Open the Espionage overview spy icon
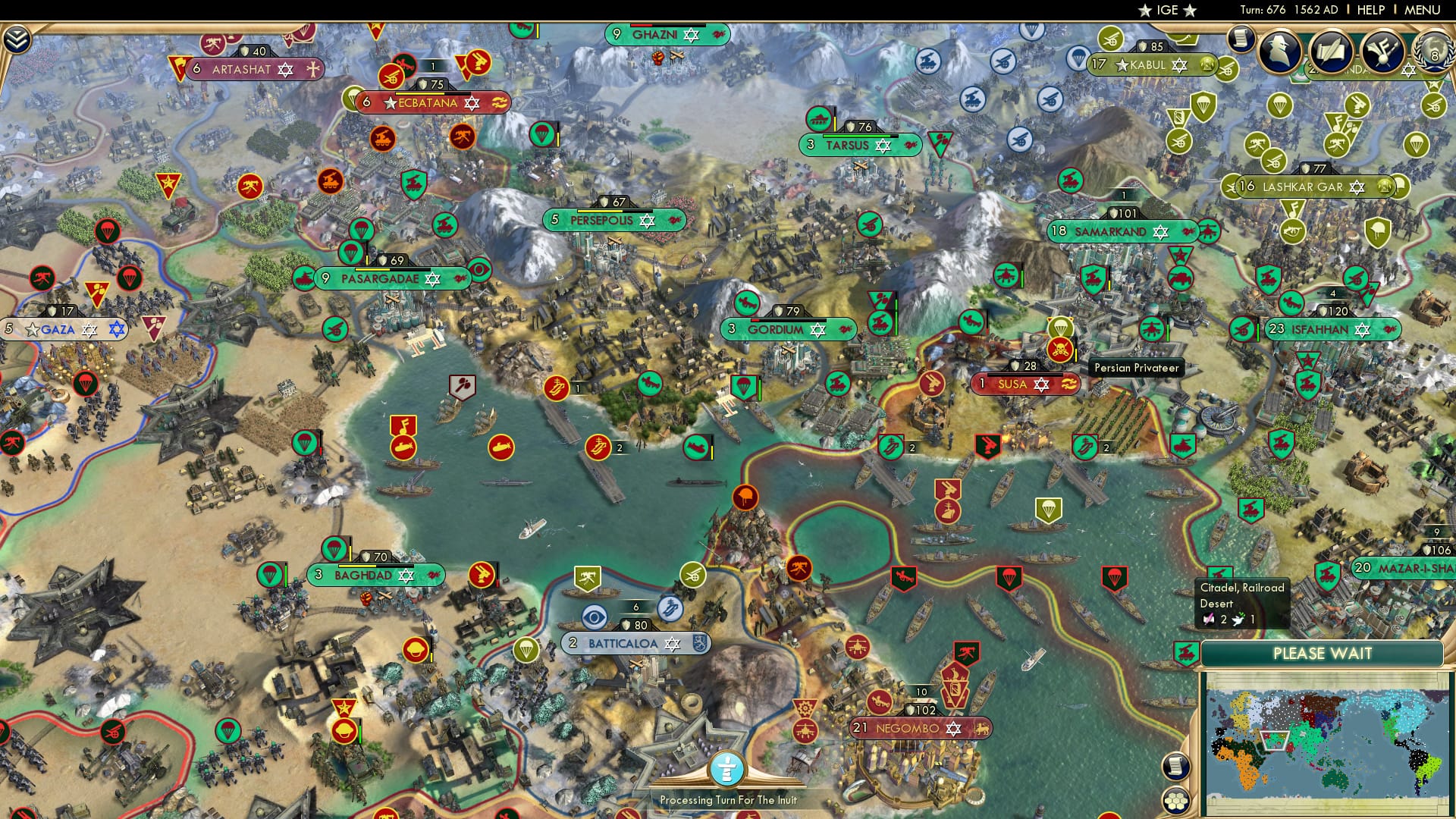 1280,53
